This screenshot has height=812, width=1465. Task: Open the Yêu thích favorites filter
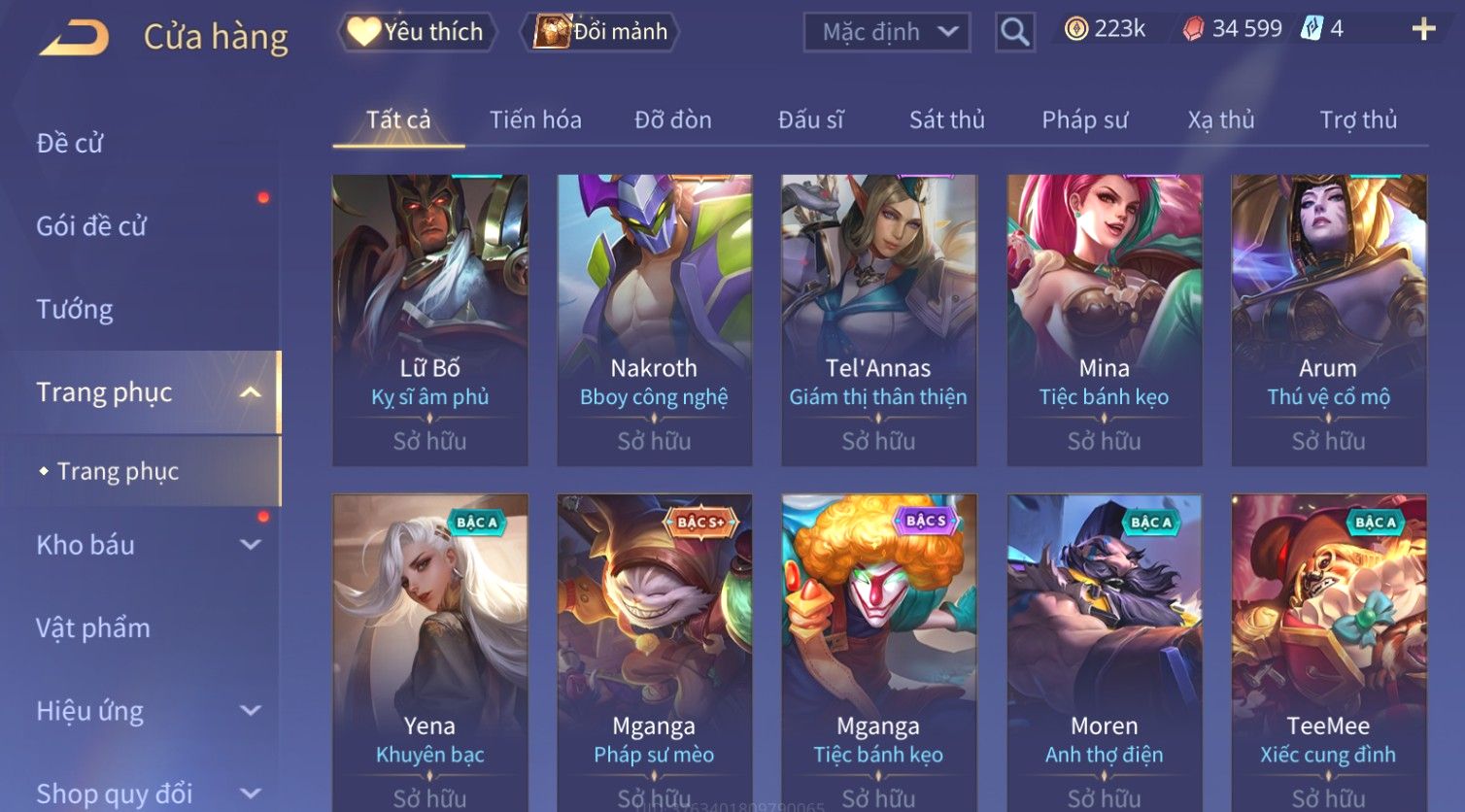(x=417, y=32)
